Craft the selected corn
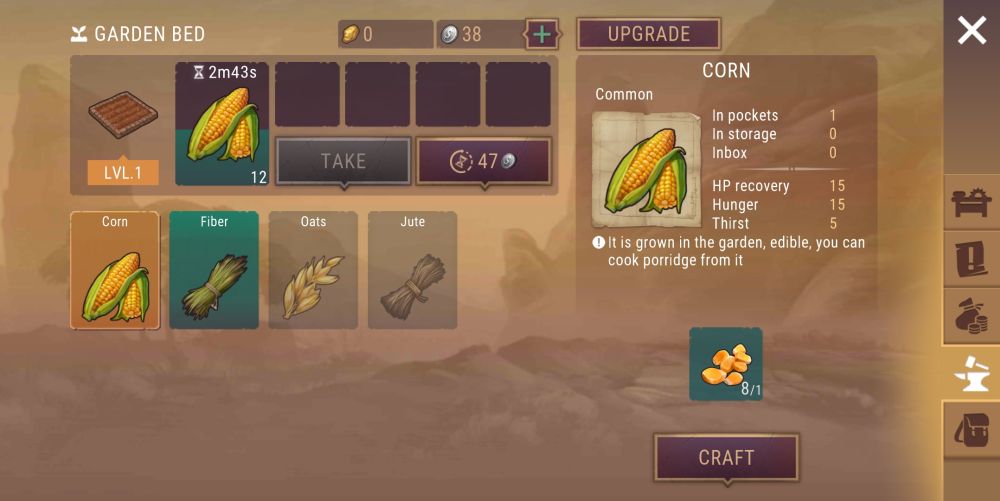This screenshot has height=501, width=1000. click(726, 458)
